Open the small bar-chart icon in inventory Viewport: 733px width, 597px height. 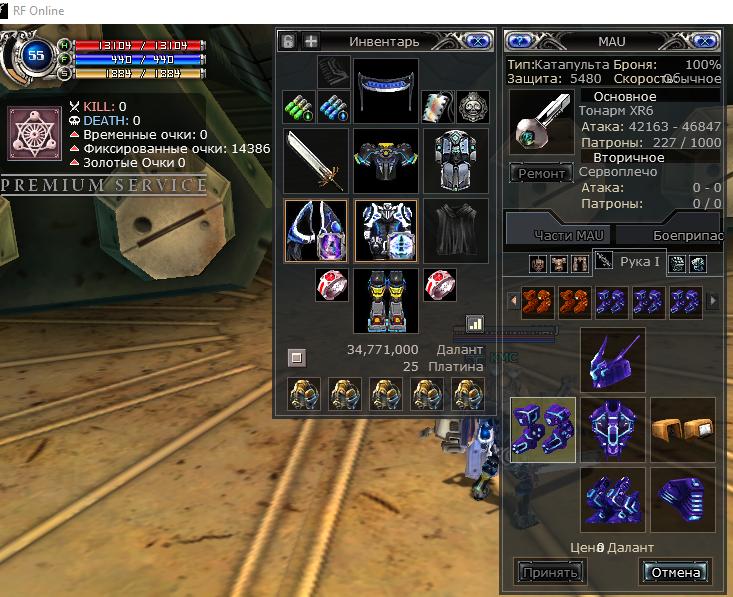coord(475,324)
